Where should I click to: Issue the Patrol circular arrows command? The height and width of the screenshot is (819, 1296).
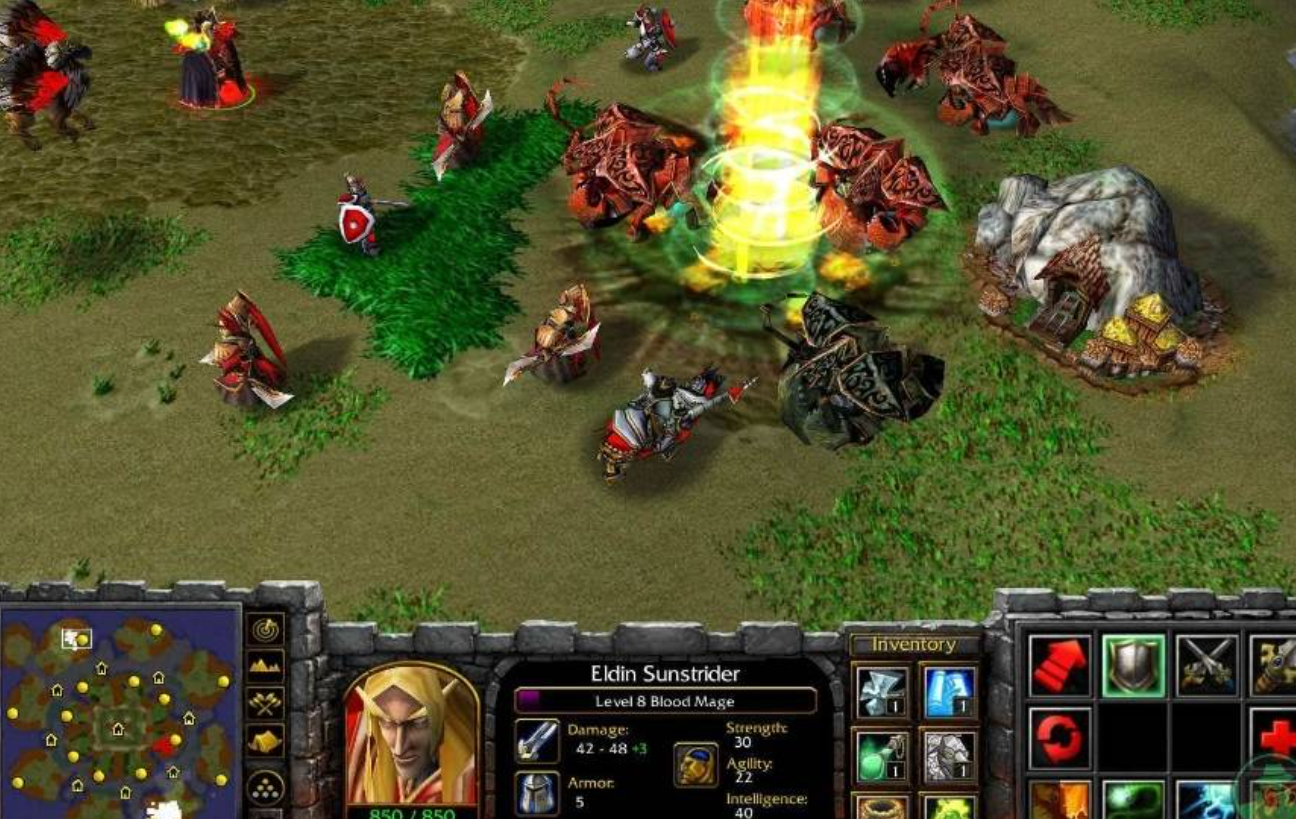[1060, 738]
